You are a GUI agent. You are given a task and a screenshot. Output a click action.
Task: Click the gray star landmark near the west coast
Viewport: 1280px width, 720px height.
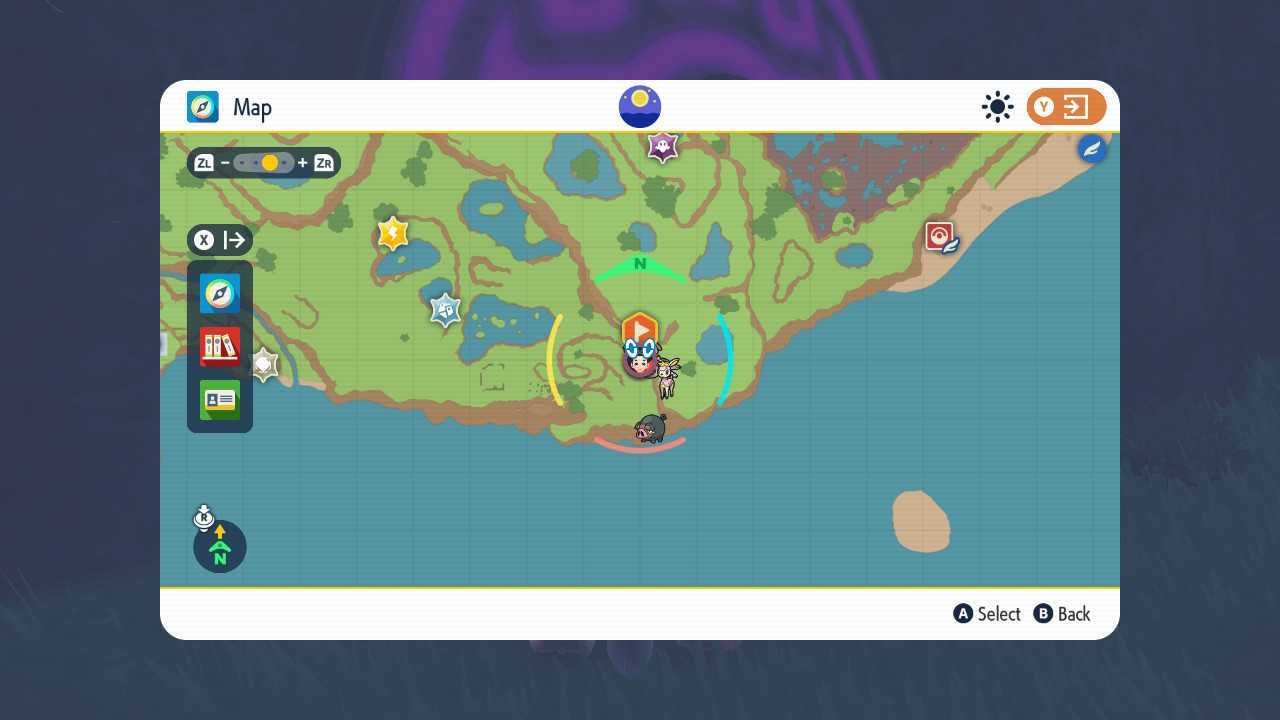pyautogui.click(x=262, y=363)
